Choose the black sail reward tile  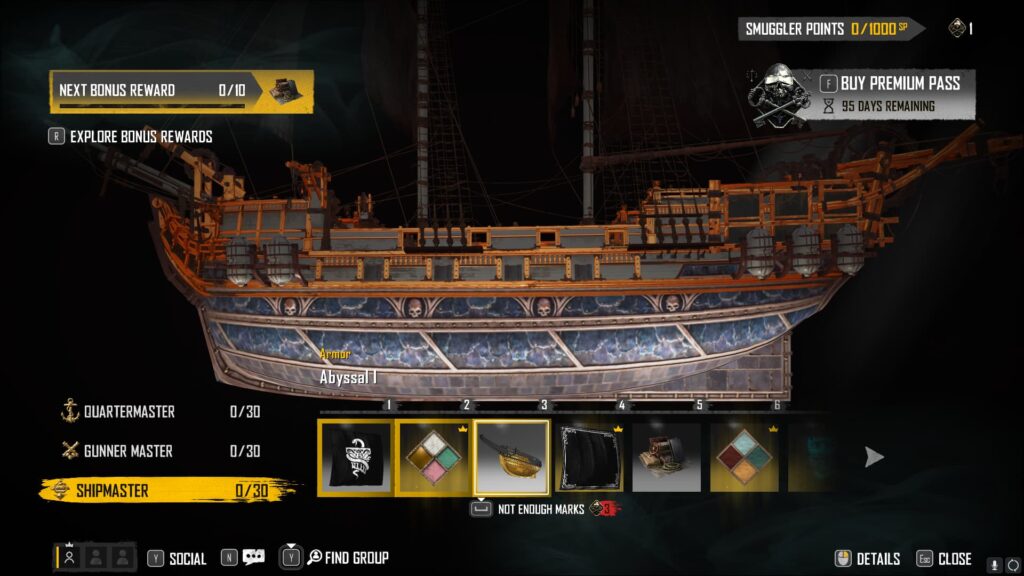tap(590, 457)
